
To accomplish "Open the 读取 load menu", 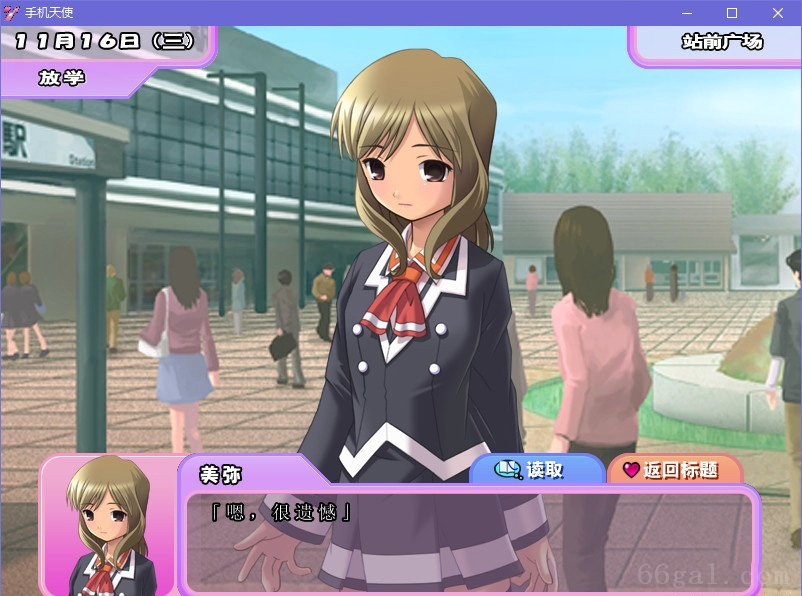I will (536, 470).
